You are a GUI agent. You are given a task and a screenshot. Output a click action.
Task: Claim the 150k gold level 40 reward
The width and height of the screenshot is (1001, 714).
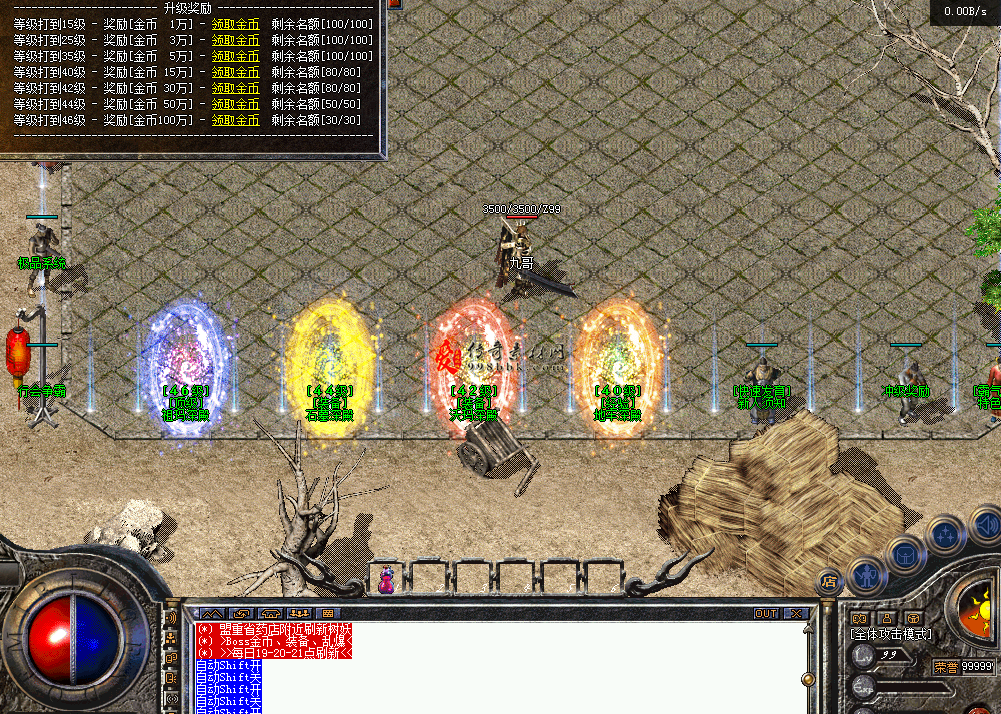coord(235,72)
